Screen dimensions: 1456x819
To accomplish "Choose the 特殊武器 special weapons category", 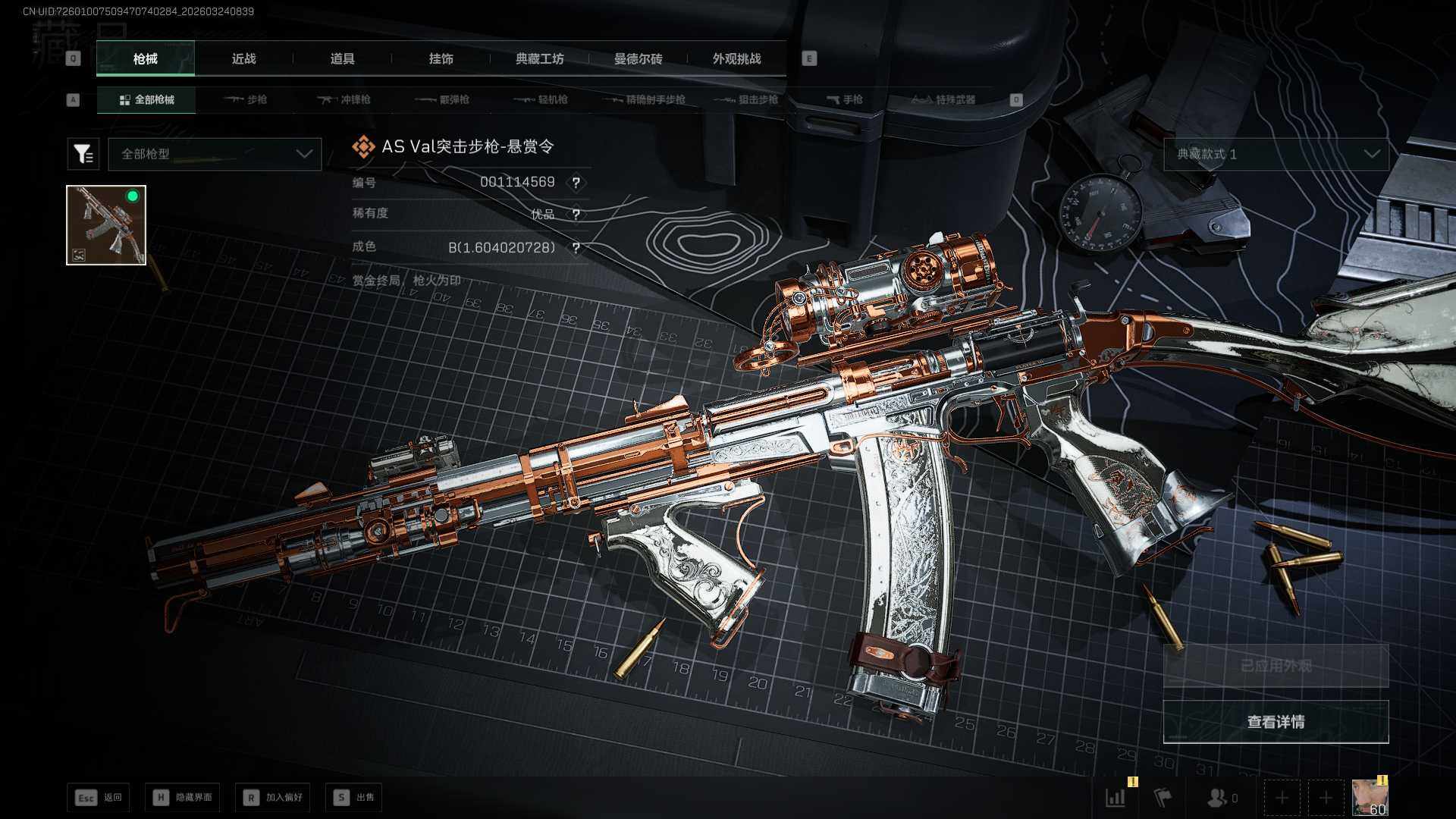I will click(x=943, y=99).
